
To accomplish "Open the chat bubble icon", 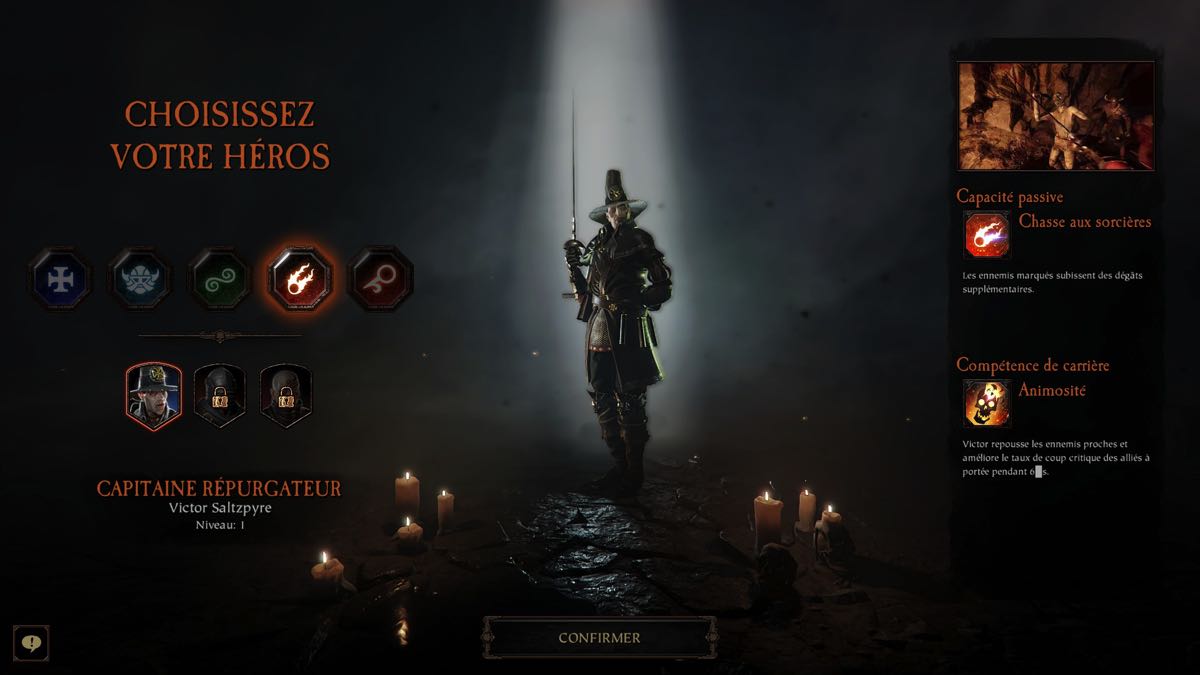I will [x=31, y=642].
